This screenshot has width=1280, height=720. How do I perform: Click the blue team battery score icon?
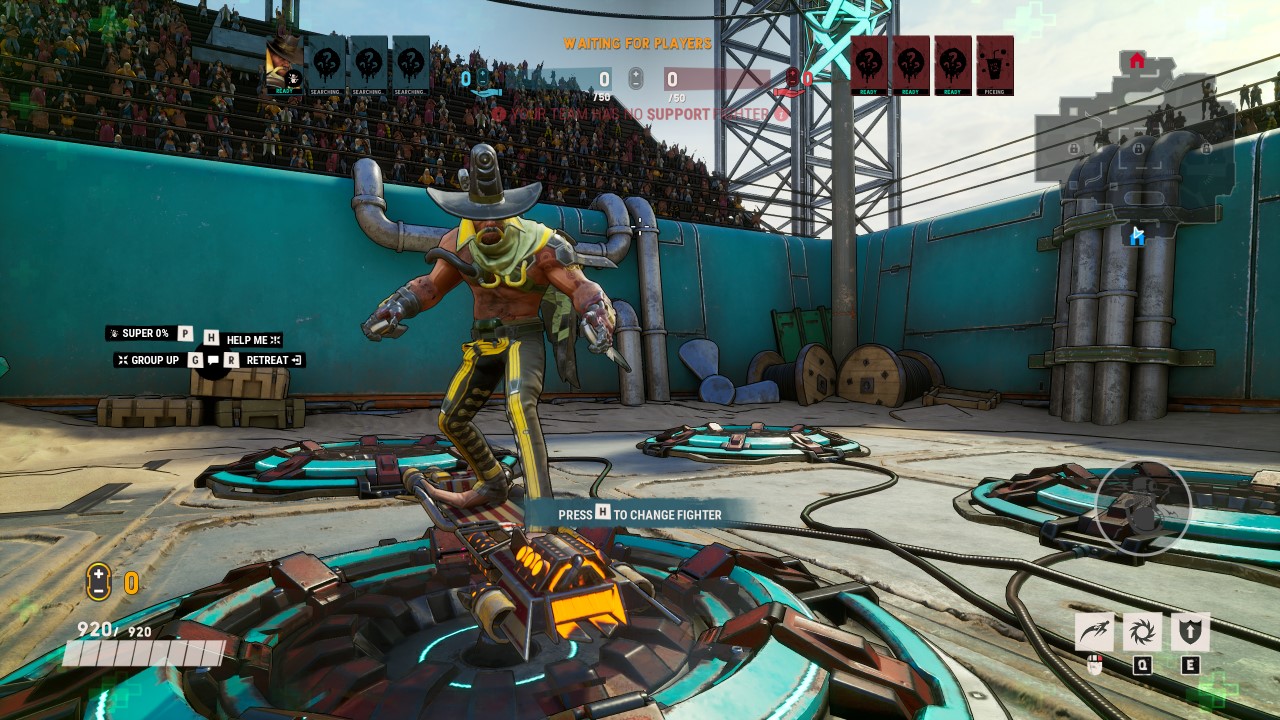coord(483,80)
